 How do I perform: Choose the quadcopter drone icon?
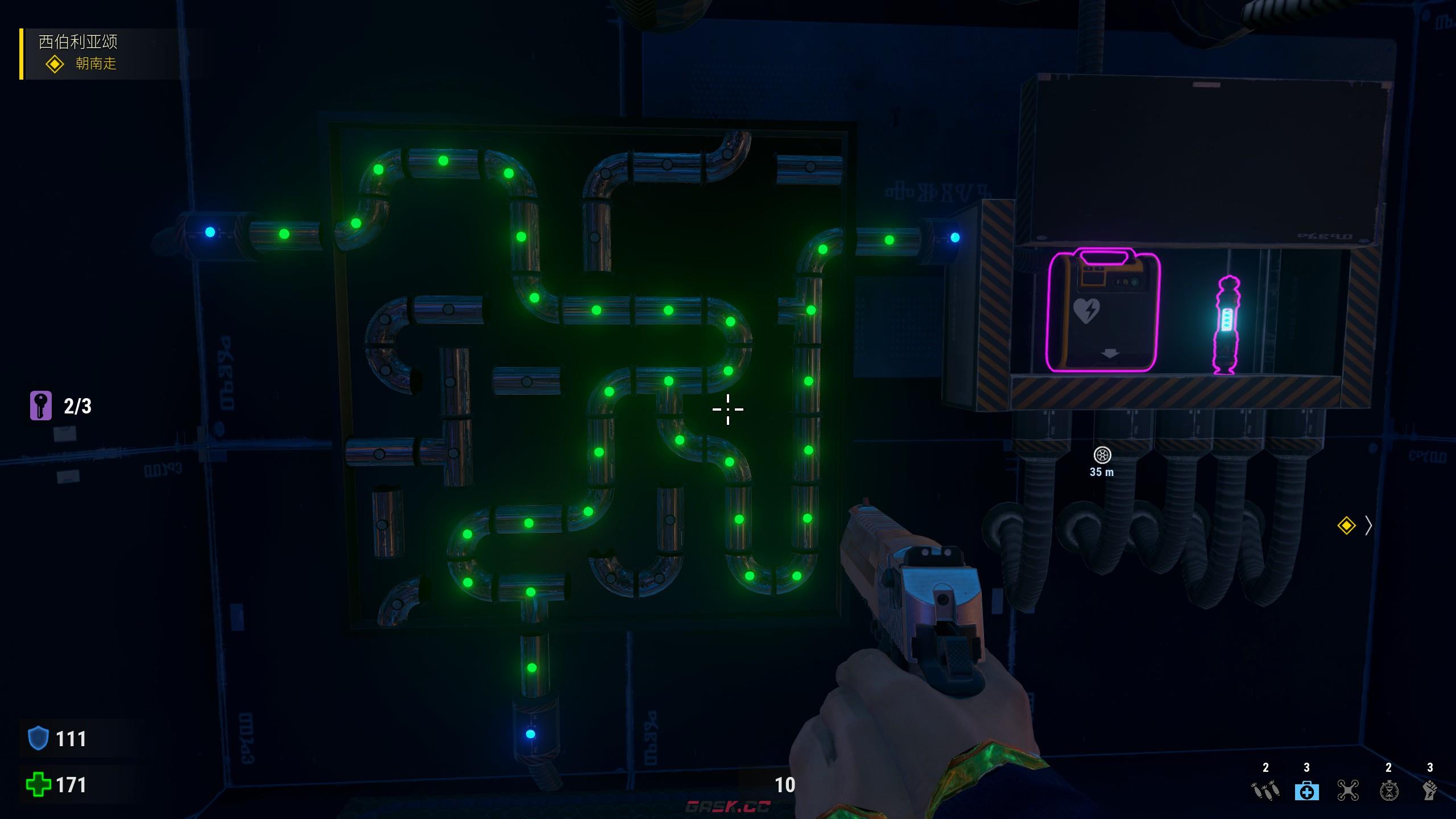coord(1348,790)
